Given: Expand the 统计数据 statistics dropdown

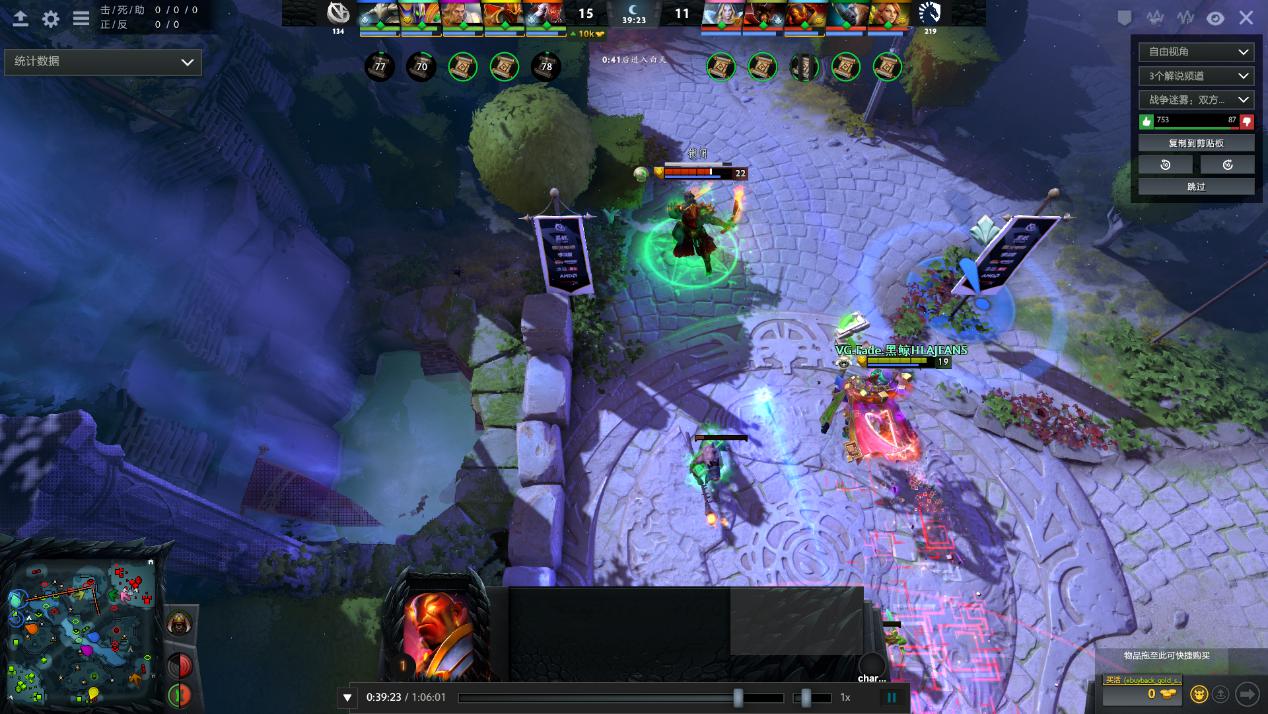Looking at the screenshot, I should point(103,62).
